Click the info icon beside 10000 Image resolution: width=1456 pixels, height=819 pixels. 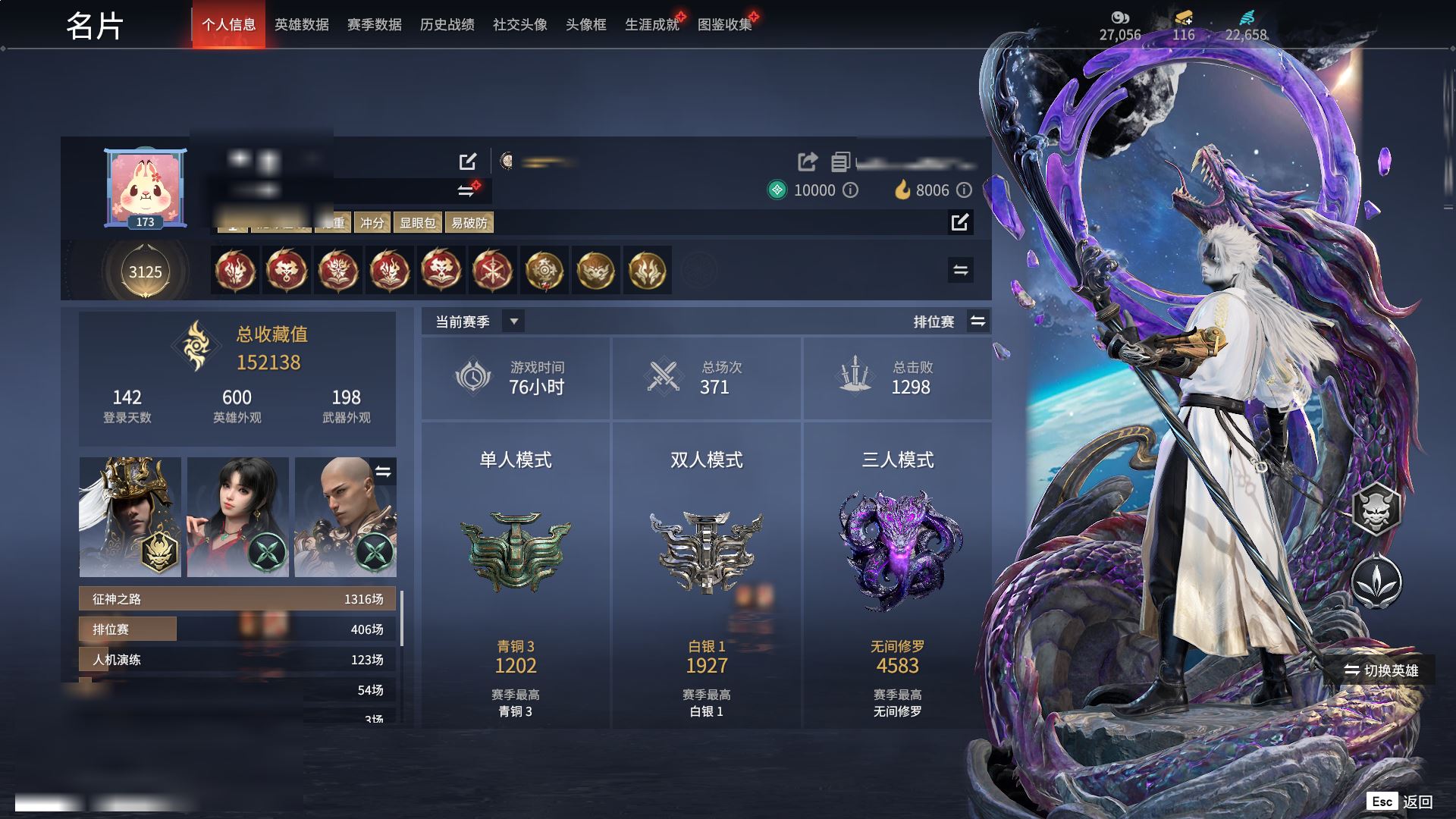click(851, 190)
